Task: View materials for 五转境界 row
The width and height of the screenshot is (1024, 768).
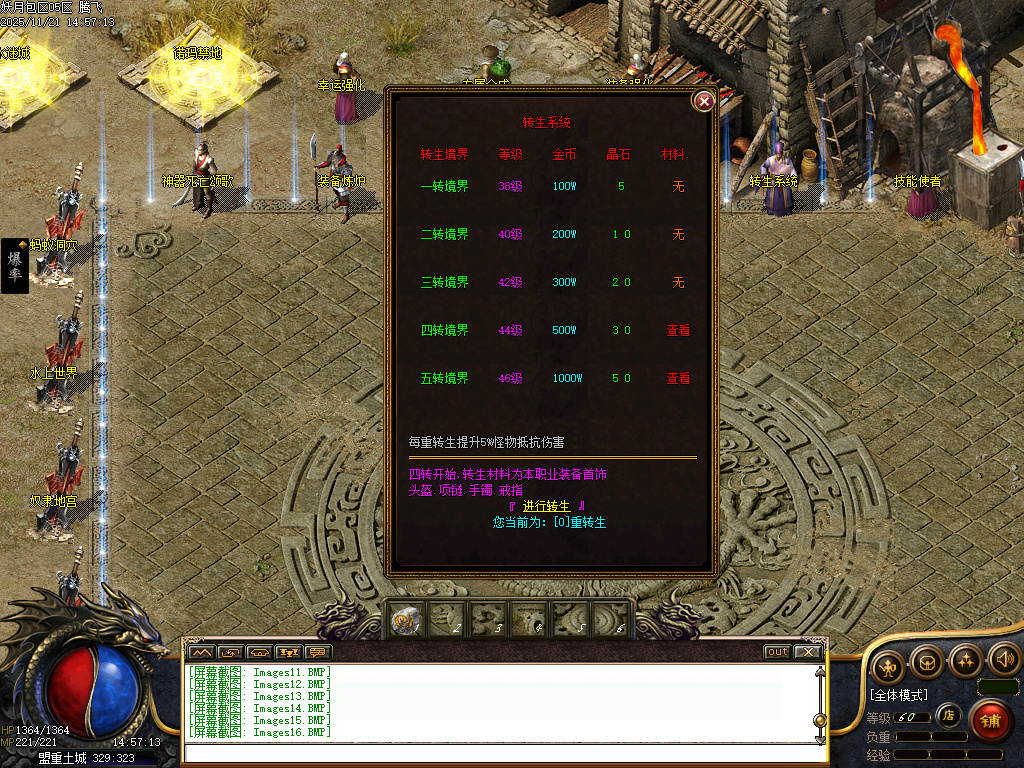Action: tap(678, 378)
